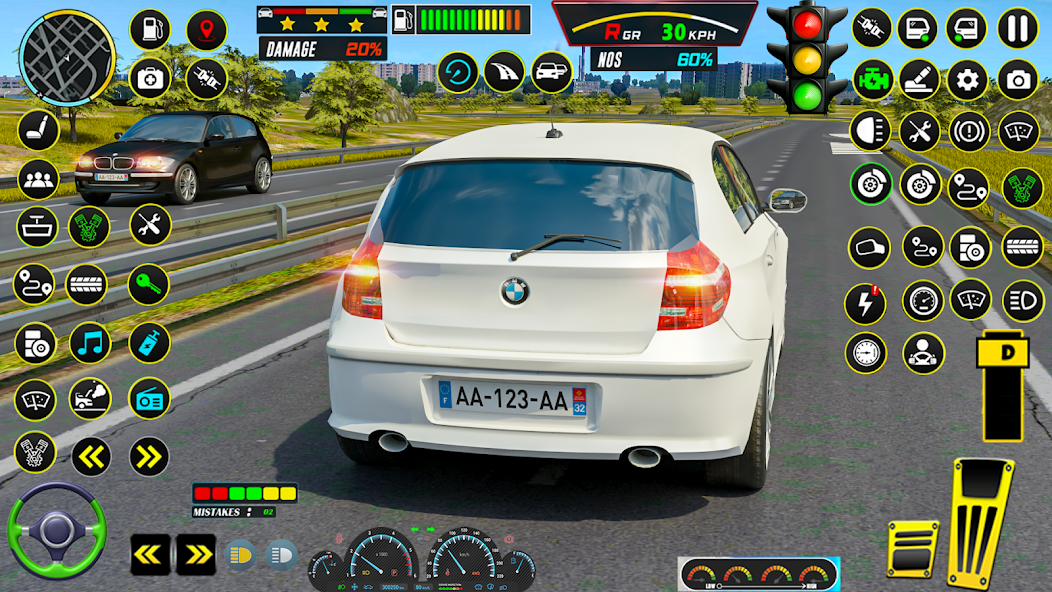This screenshot has height=592, width=1052.
Task: Open settings via the gear icon
Action: [967, 79]
